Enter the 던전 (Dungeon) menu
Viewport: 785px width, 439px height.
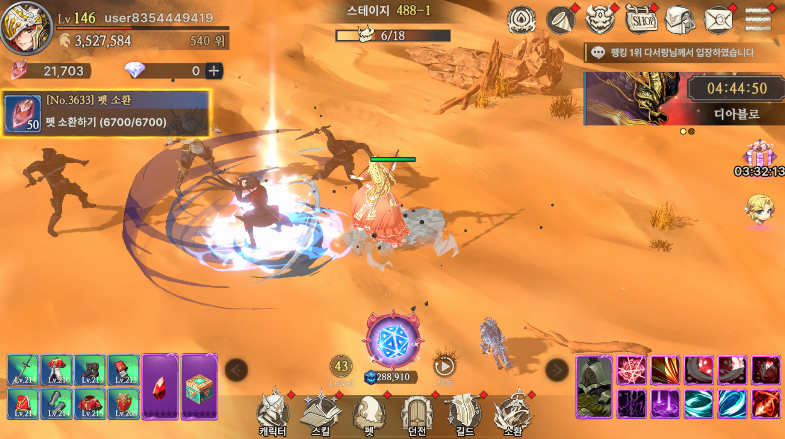click(x=417, y=412)
